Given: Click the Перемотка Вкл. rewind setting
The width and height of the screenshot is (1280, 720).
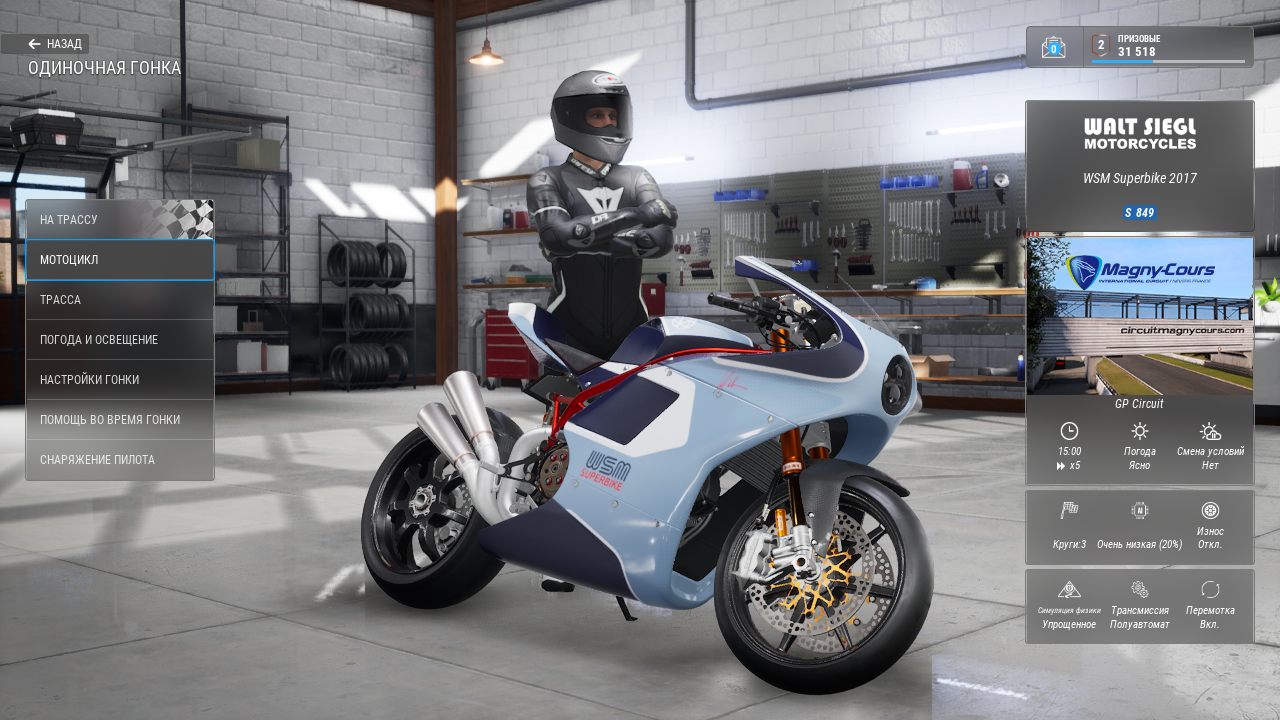Looking at the screenshot, I should [1210, 607].
